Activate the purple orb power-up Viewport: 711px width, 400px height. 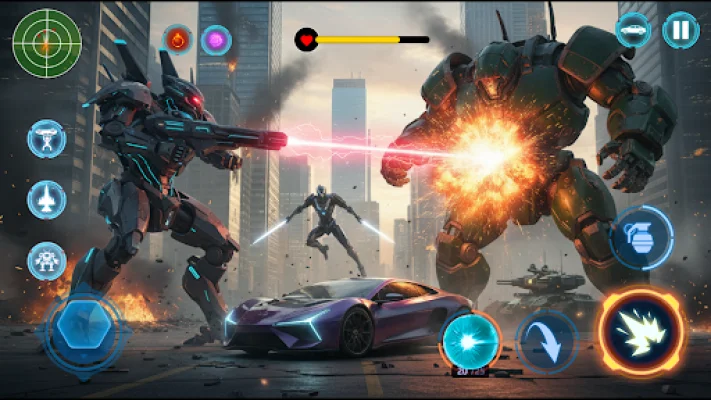(216, 41)
